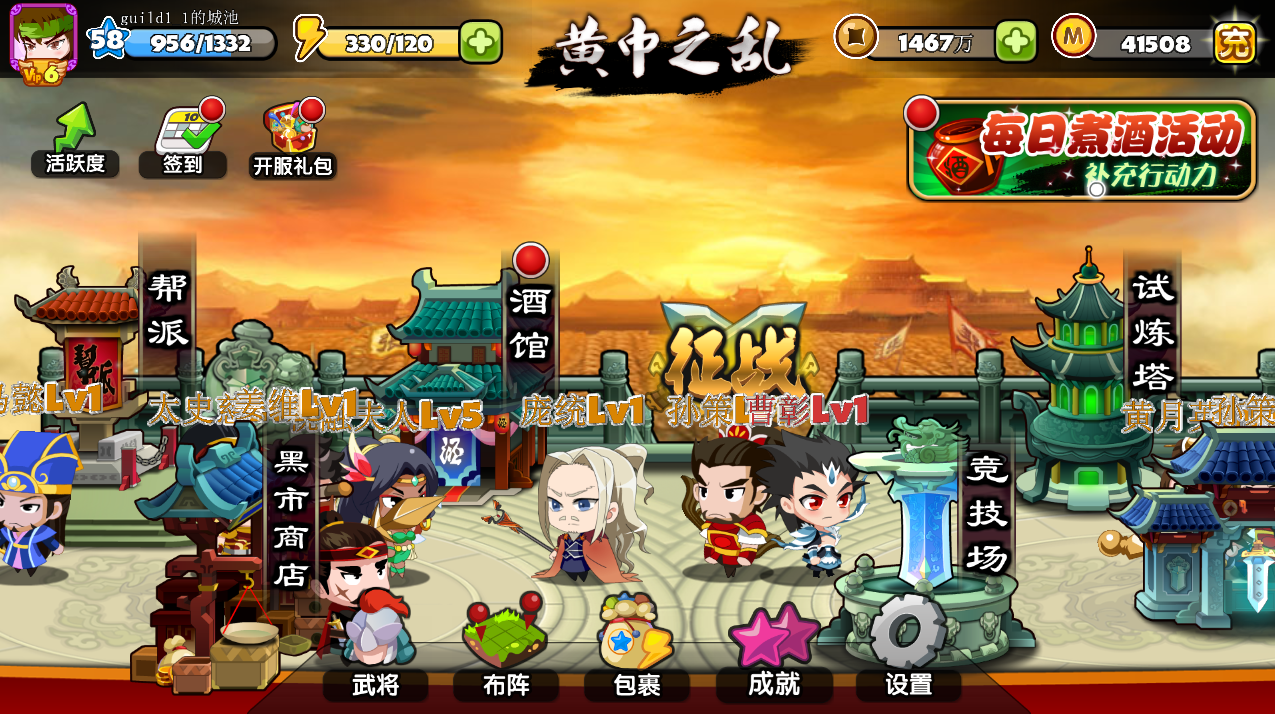Tap the 充 recharge button

[1234, 42]
